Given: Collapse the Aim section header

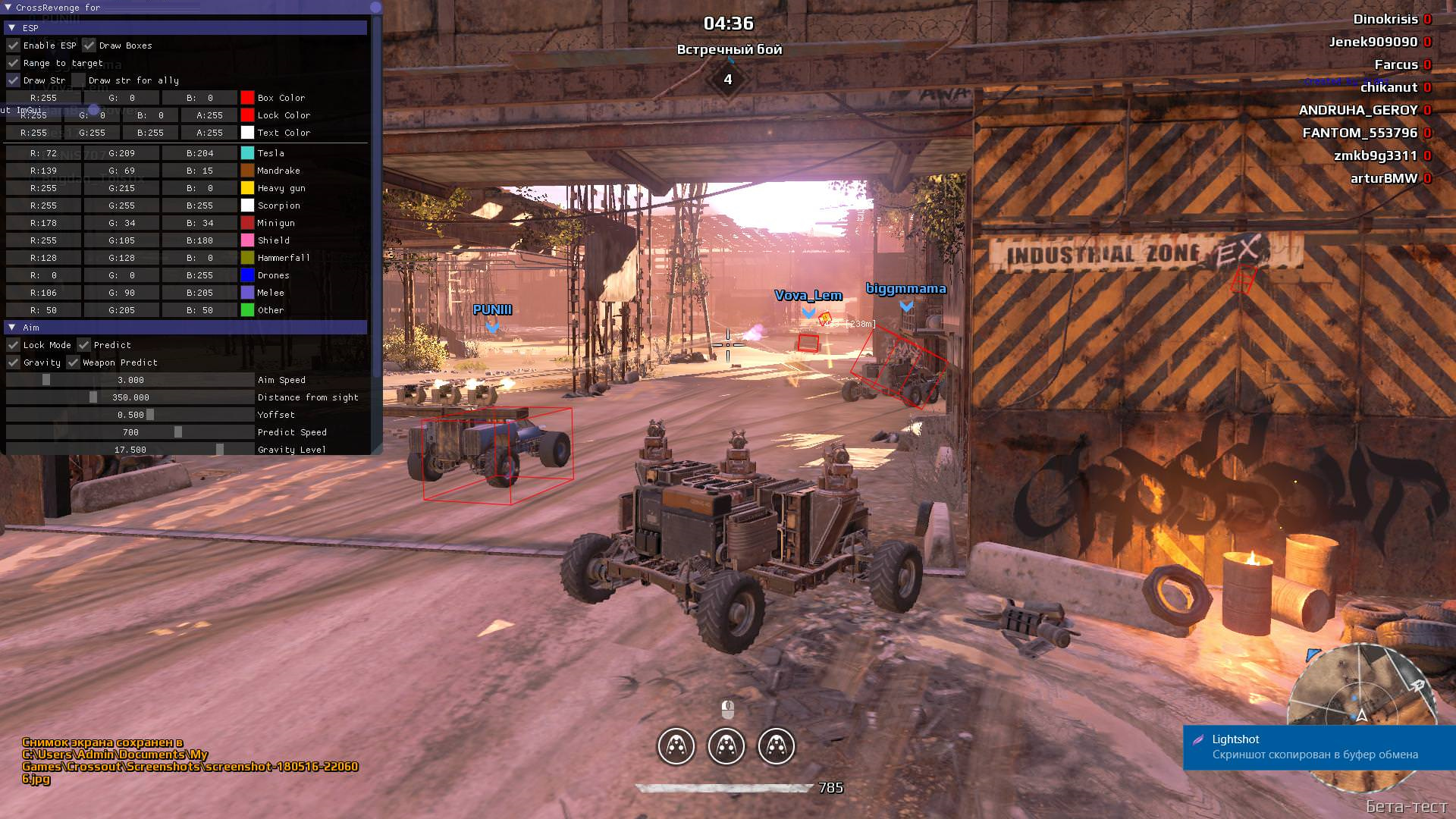Looking at the screenshot, I should 12,327.
